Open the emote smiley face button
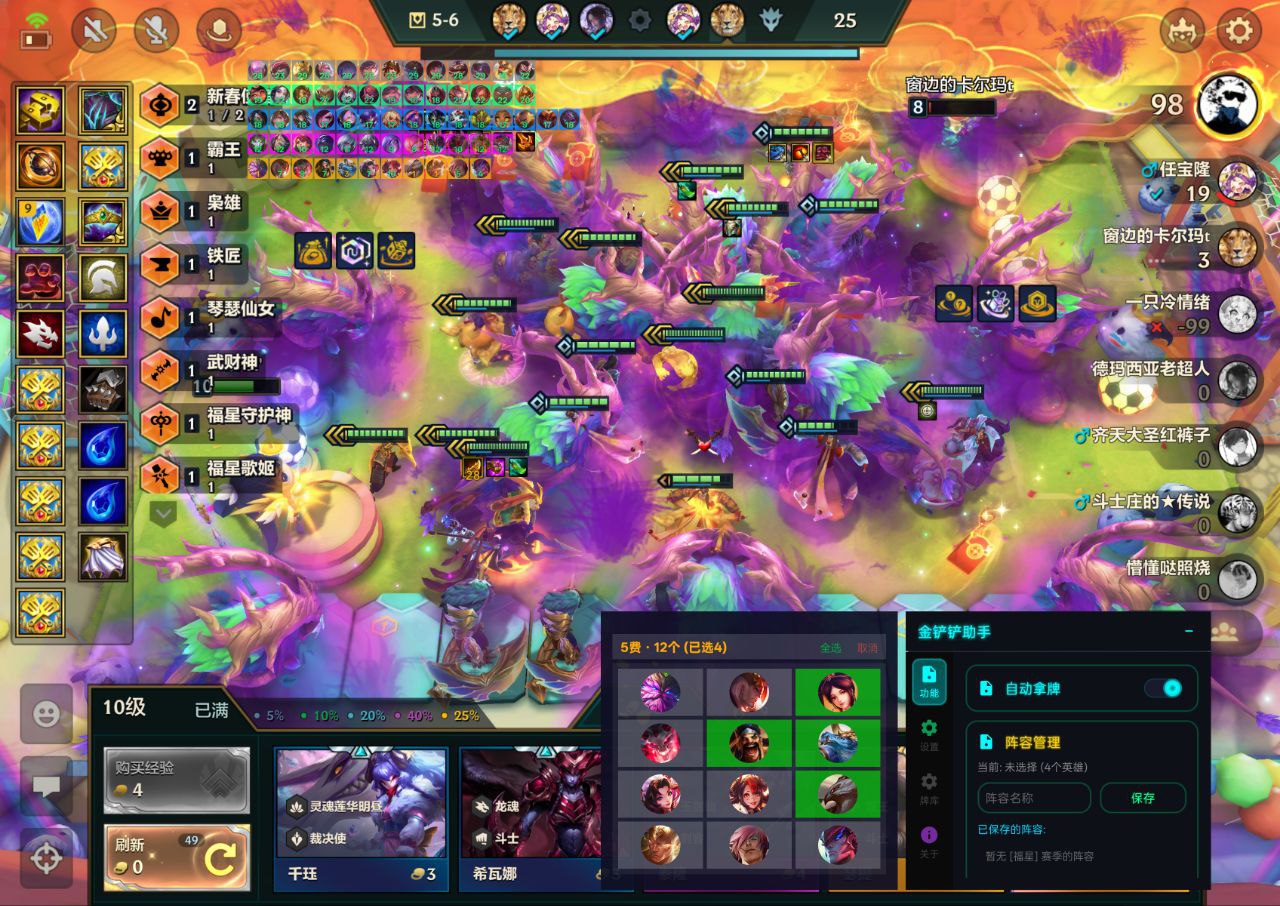1280x906 pixels. [x=46, y=713]
